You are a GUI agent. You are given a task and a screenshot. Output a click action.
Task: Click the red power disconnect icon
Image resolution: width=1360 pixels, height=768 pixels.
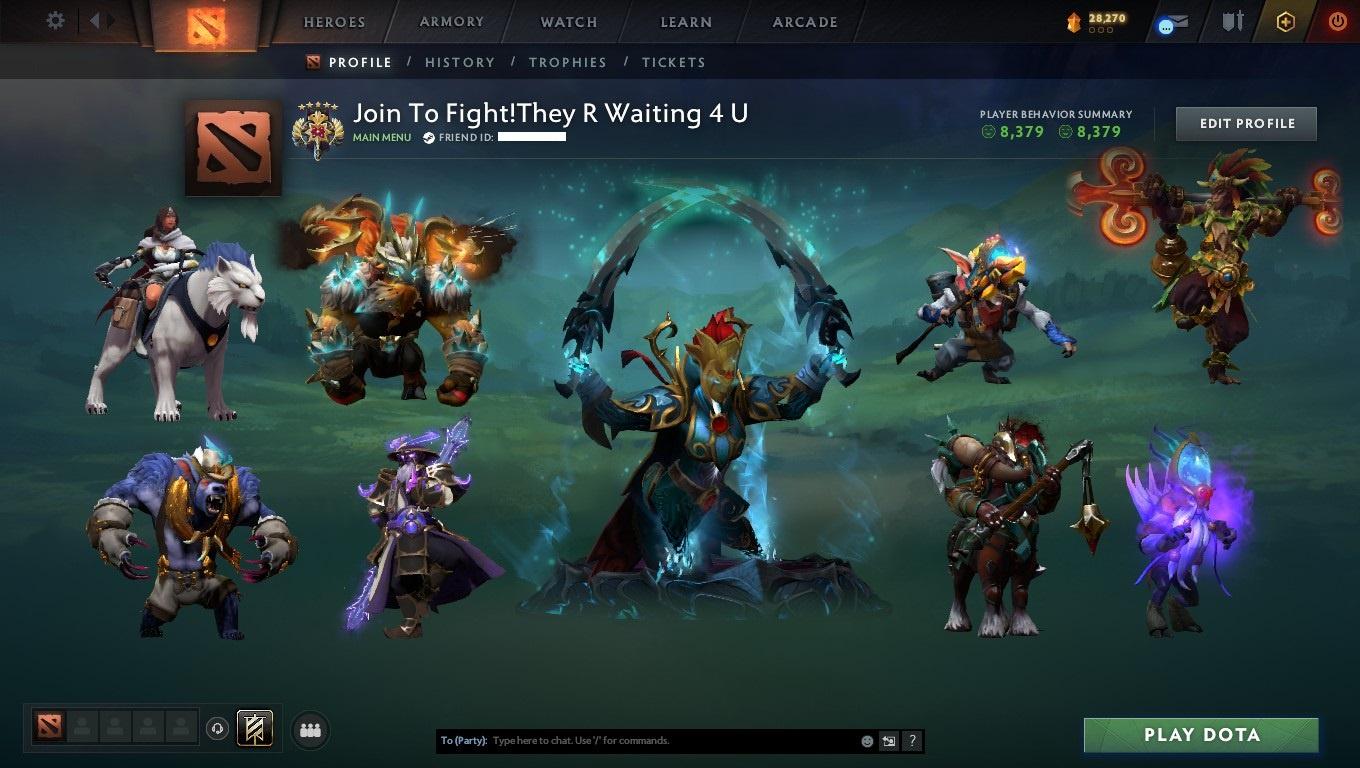[1337, 20]
